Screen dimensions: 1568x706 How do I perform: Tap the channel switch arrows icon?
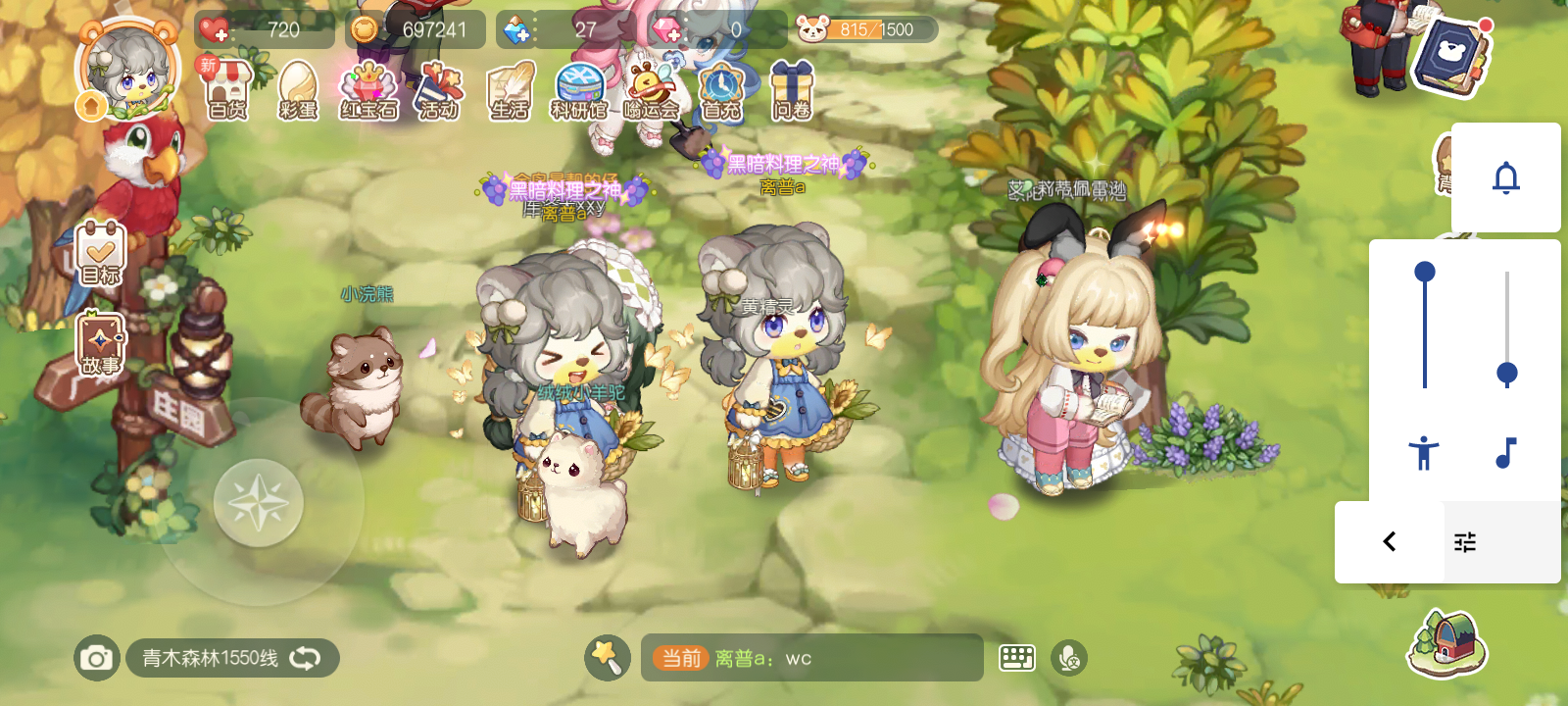click(x=306, y=659)
